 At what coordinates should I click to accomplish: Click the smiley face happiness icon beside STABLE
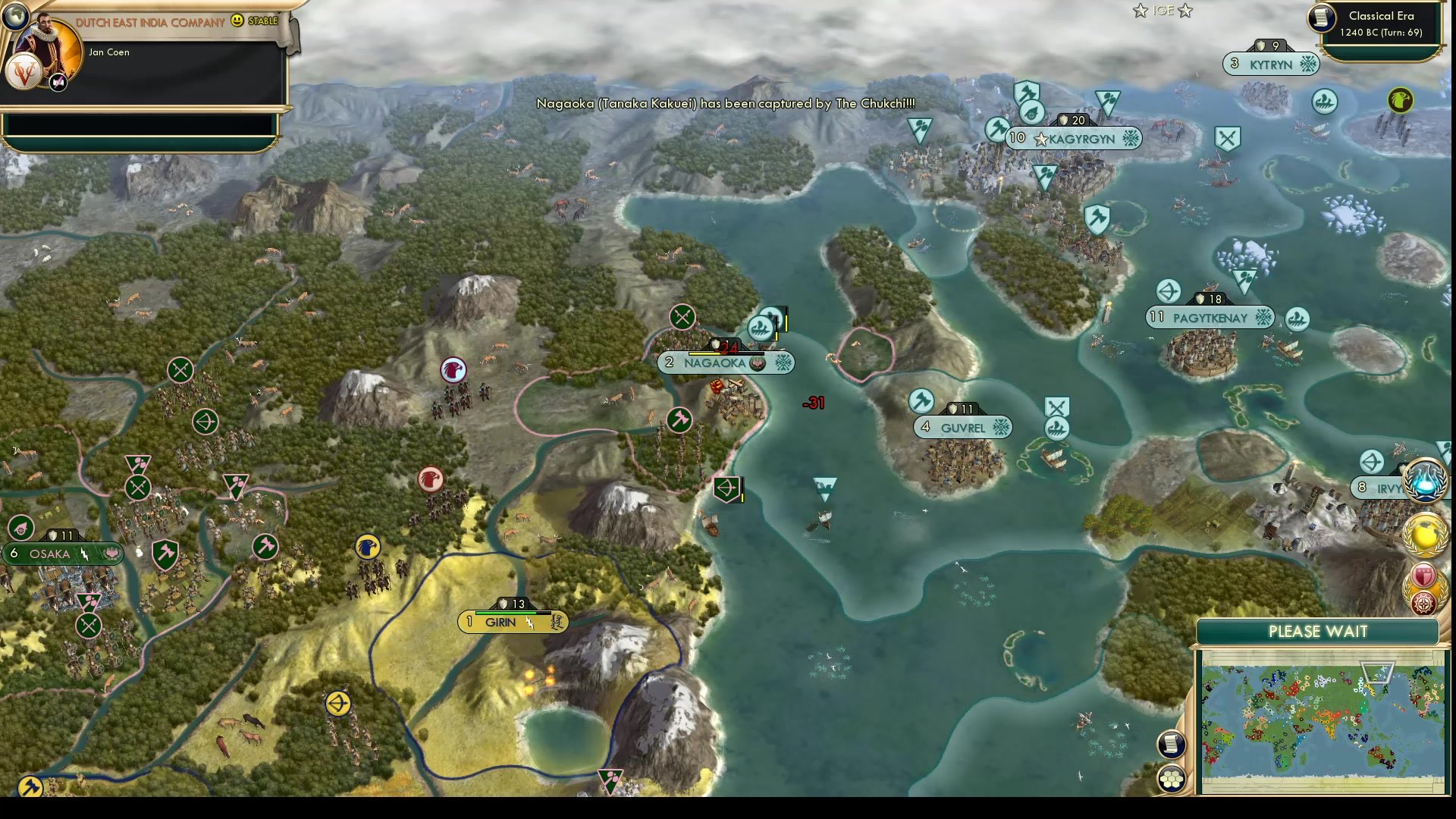[x=237, y=21]
